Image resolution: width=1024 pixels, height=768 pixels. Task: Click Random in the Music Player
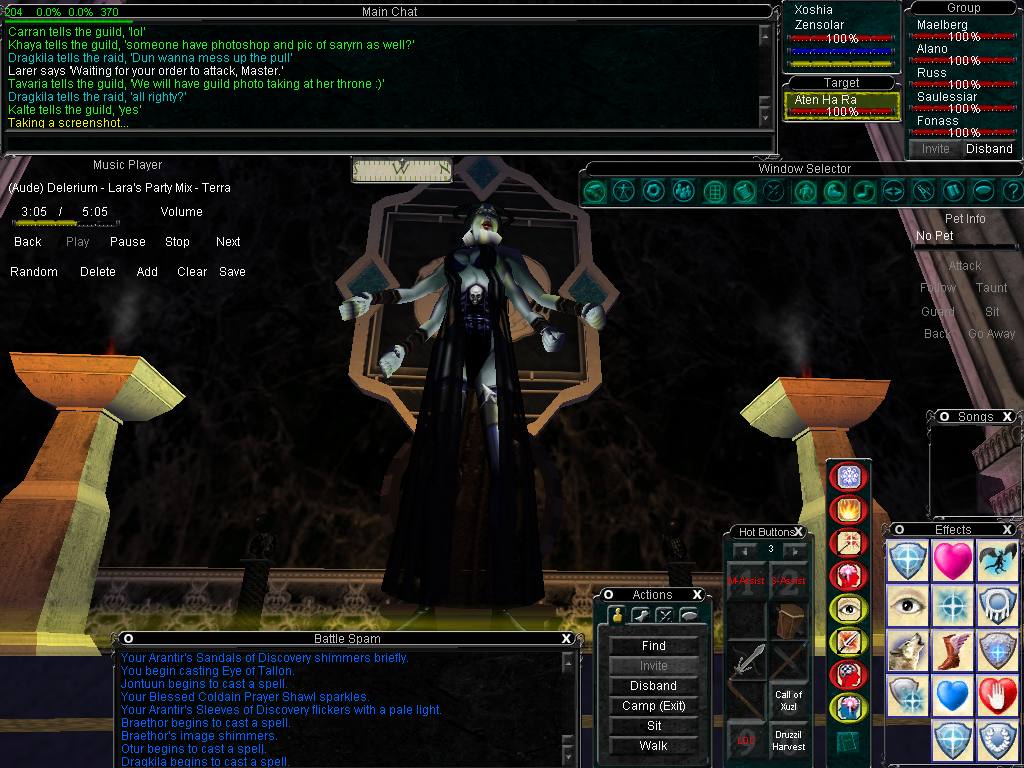[x=34, y=272]
